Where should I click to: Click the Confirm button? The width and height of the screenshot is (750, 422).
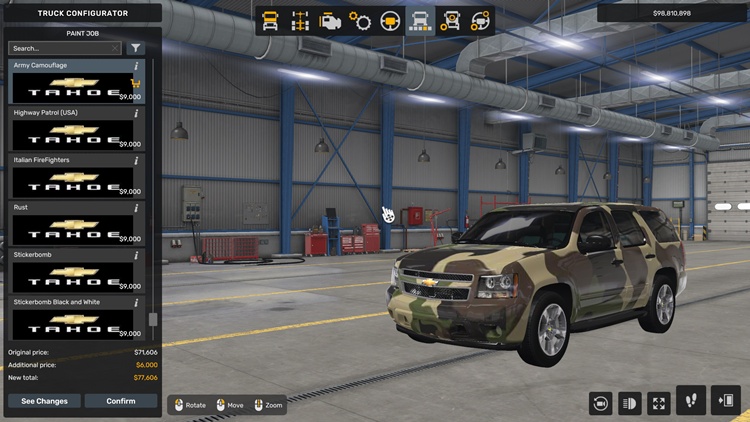click(x=121, y=401)
